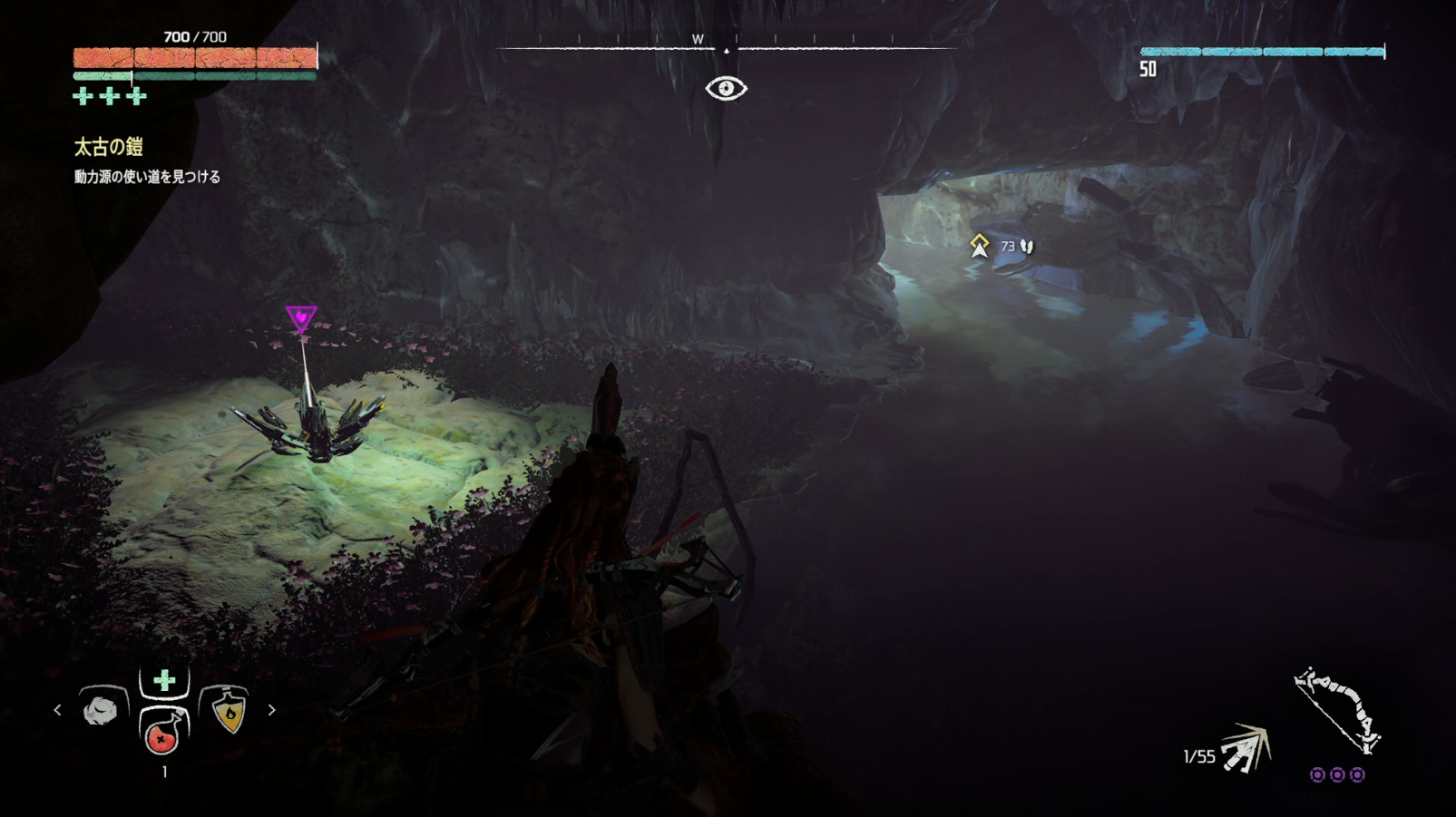This screenshot has width=1456, height=817.
Task: Click the stealth eye visibility icon
Action: [x=726, y=88]
